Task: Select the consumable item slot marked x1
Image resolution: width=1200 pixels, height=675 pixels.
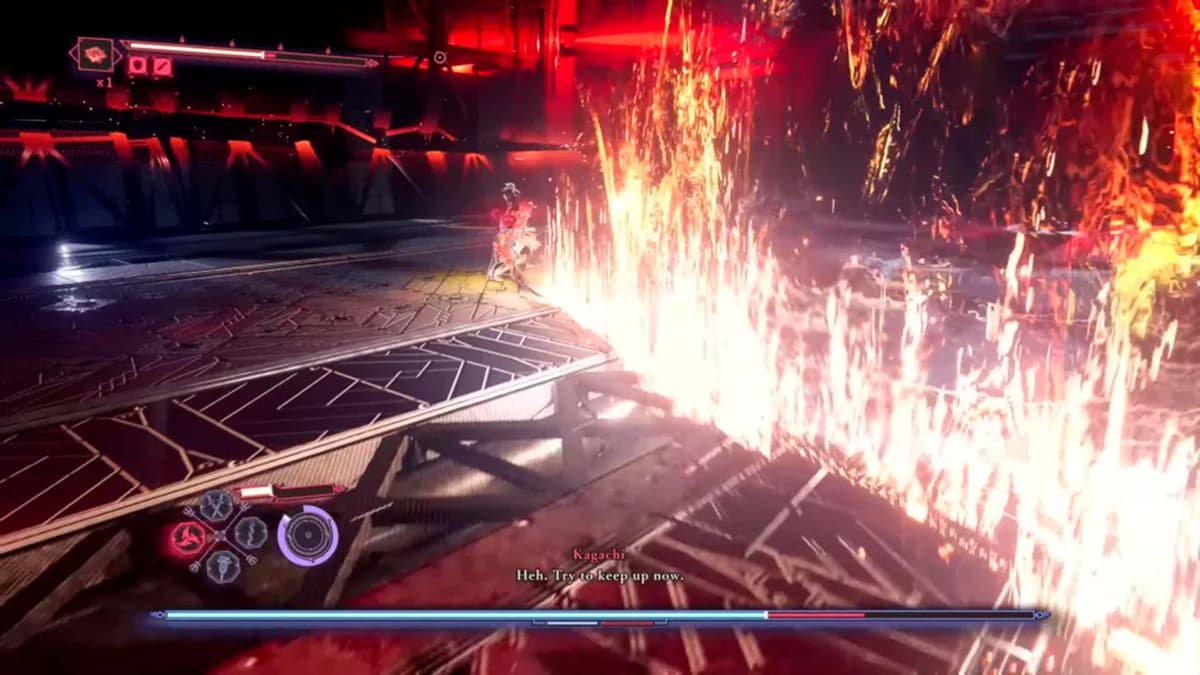Action: [97, 54]
